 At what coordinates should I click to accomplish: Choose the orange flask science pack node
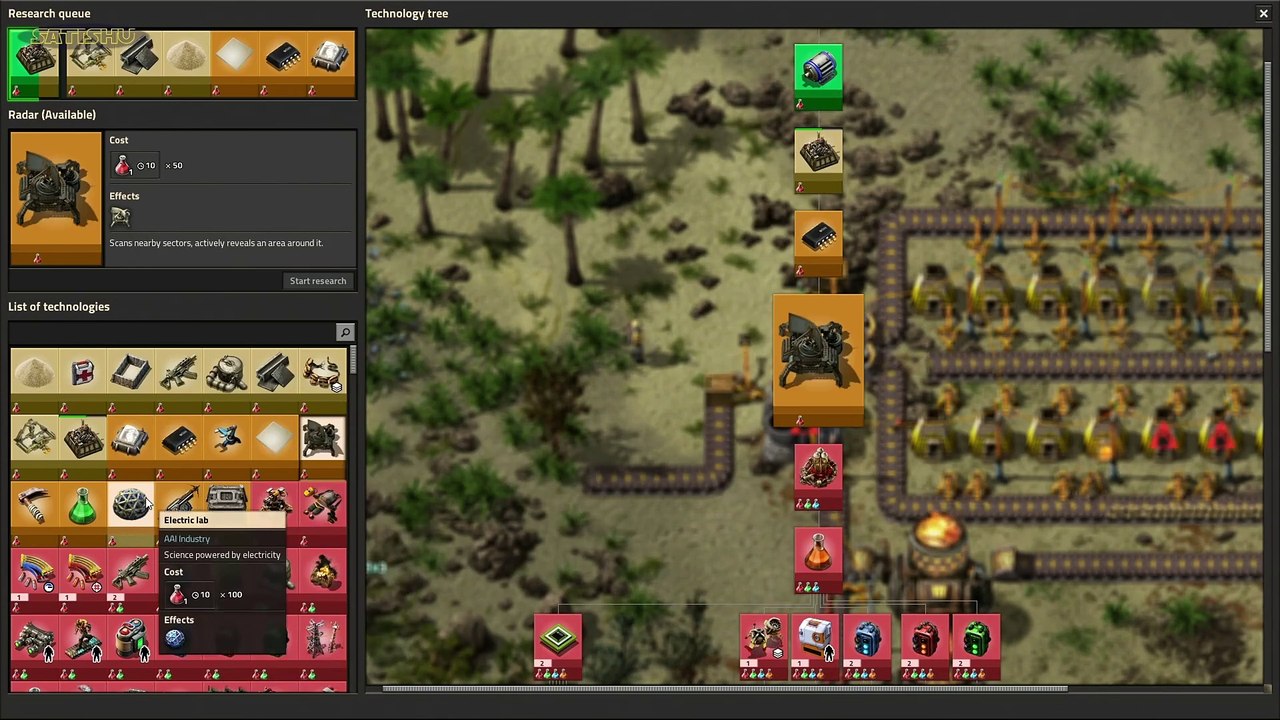[x=818, y=553]
